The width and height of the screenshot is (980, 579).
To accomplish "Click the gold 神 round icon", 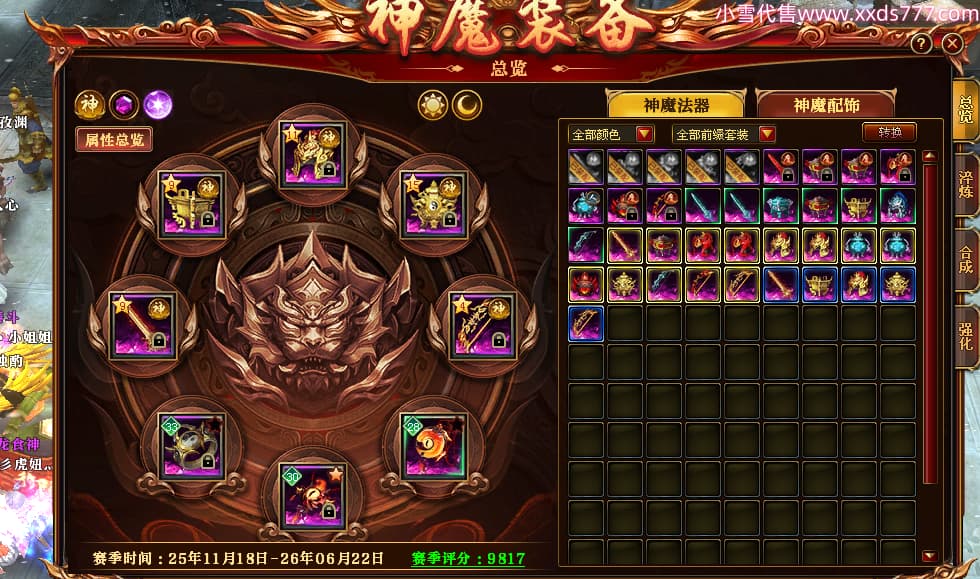I will 90,104.
